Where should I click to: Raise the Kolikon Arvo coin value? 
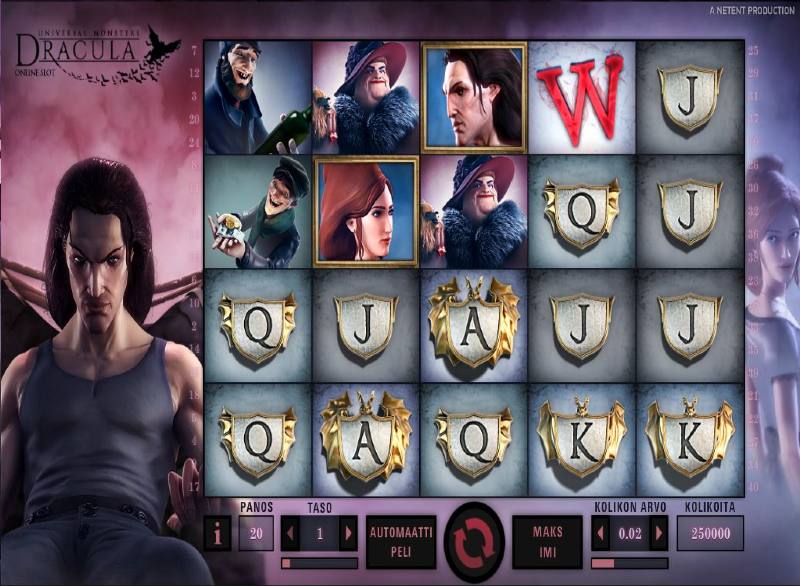pos(658,533)
